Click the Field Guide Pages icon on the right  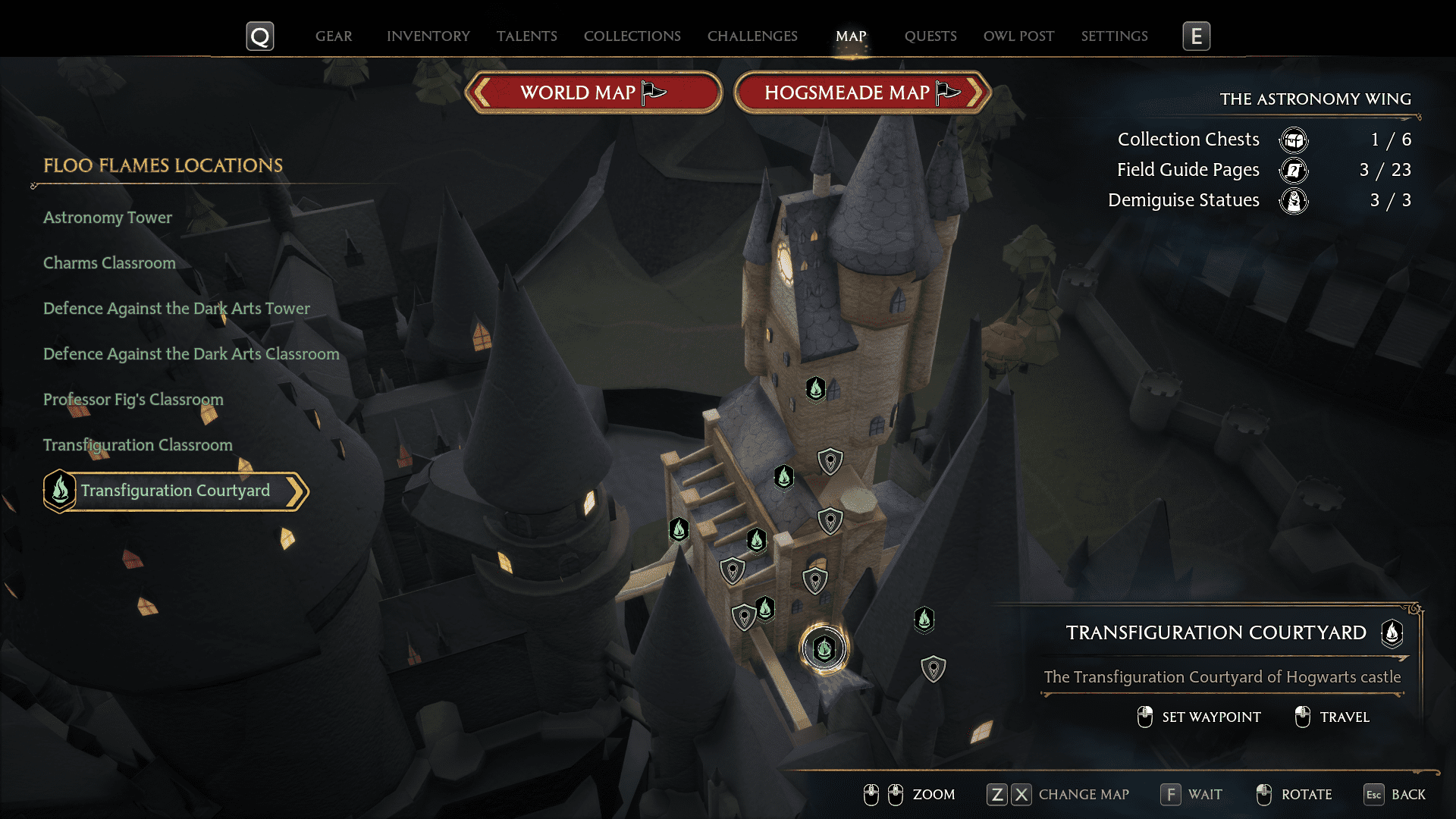1294,171
